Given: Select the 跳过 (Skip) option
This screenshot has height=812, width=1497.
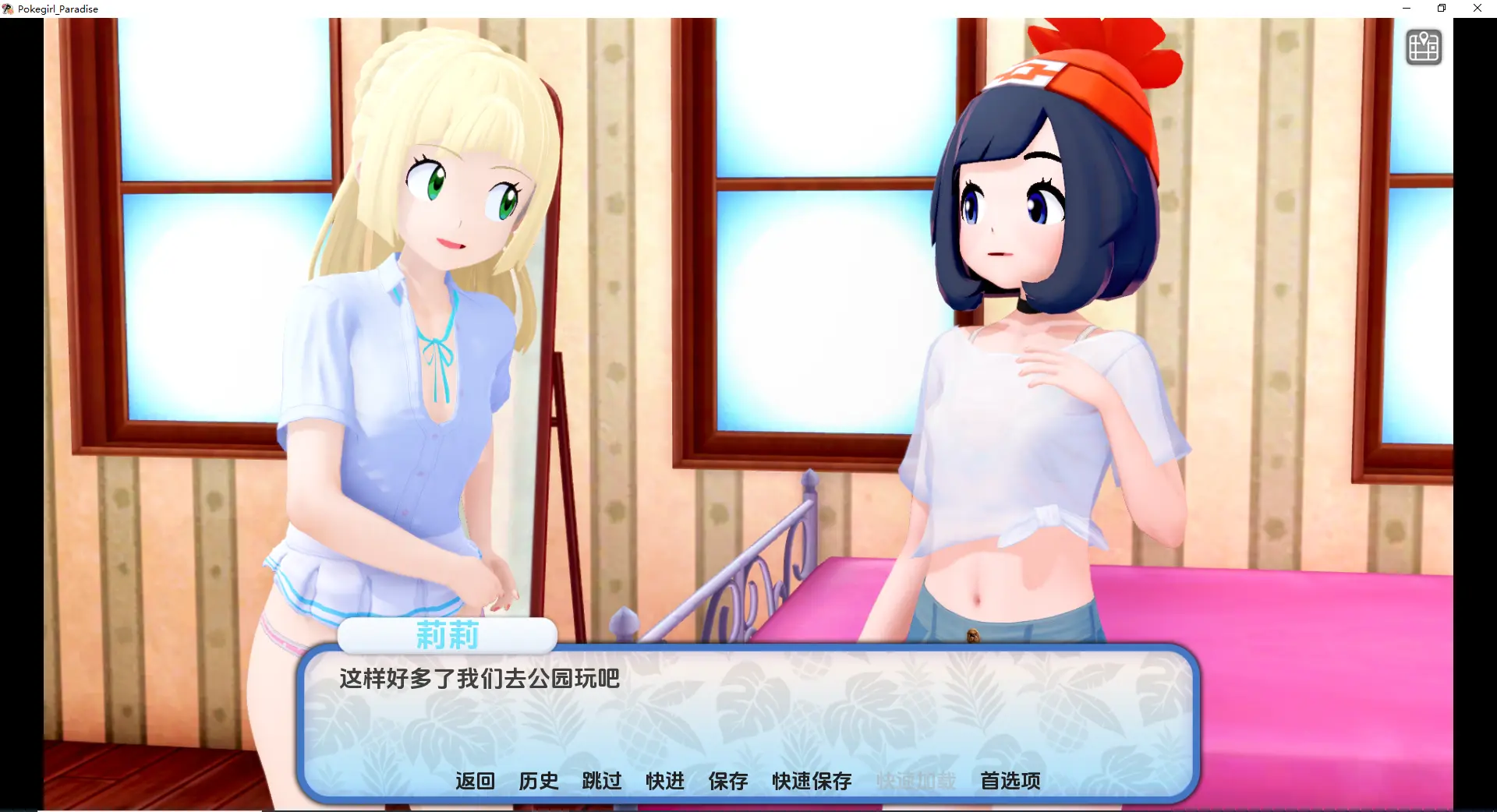Looking at the screenshot, I should pos(602,781).
